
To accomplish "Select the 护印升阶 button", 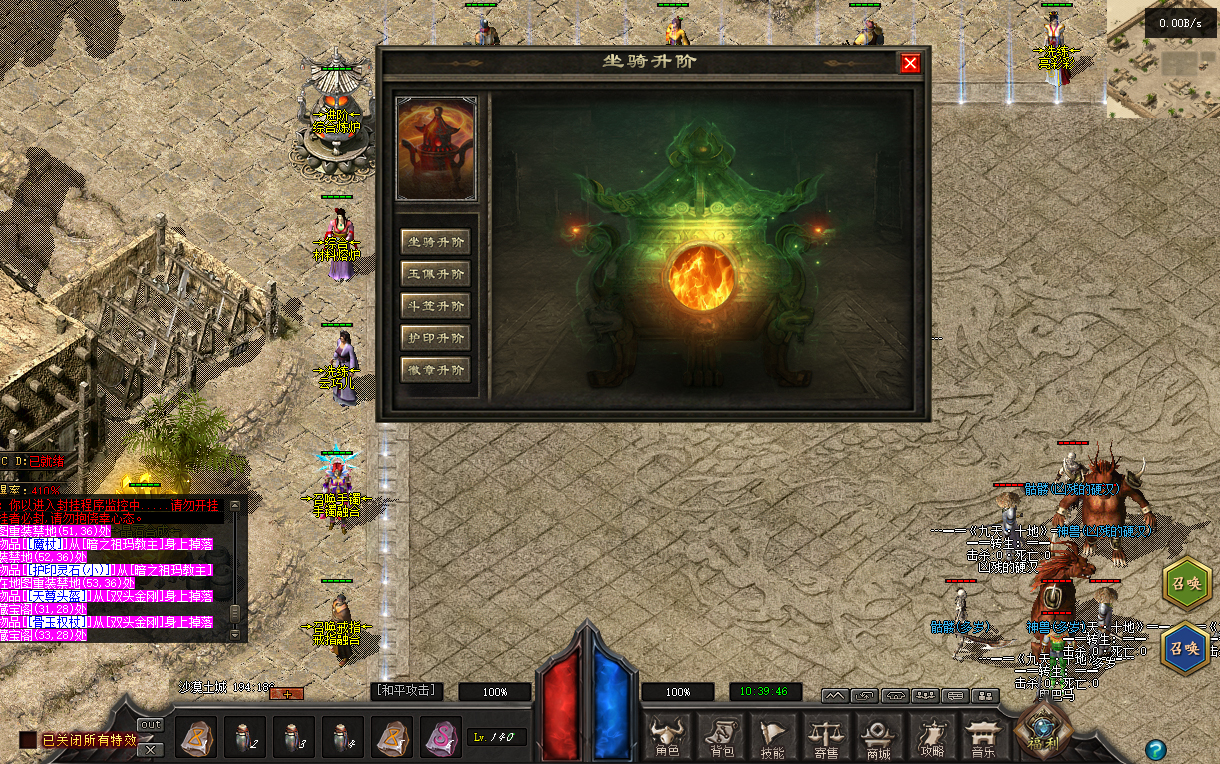I will pos(435,338).
